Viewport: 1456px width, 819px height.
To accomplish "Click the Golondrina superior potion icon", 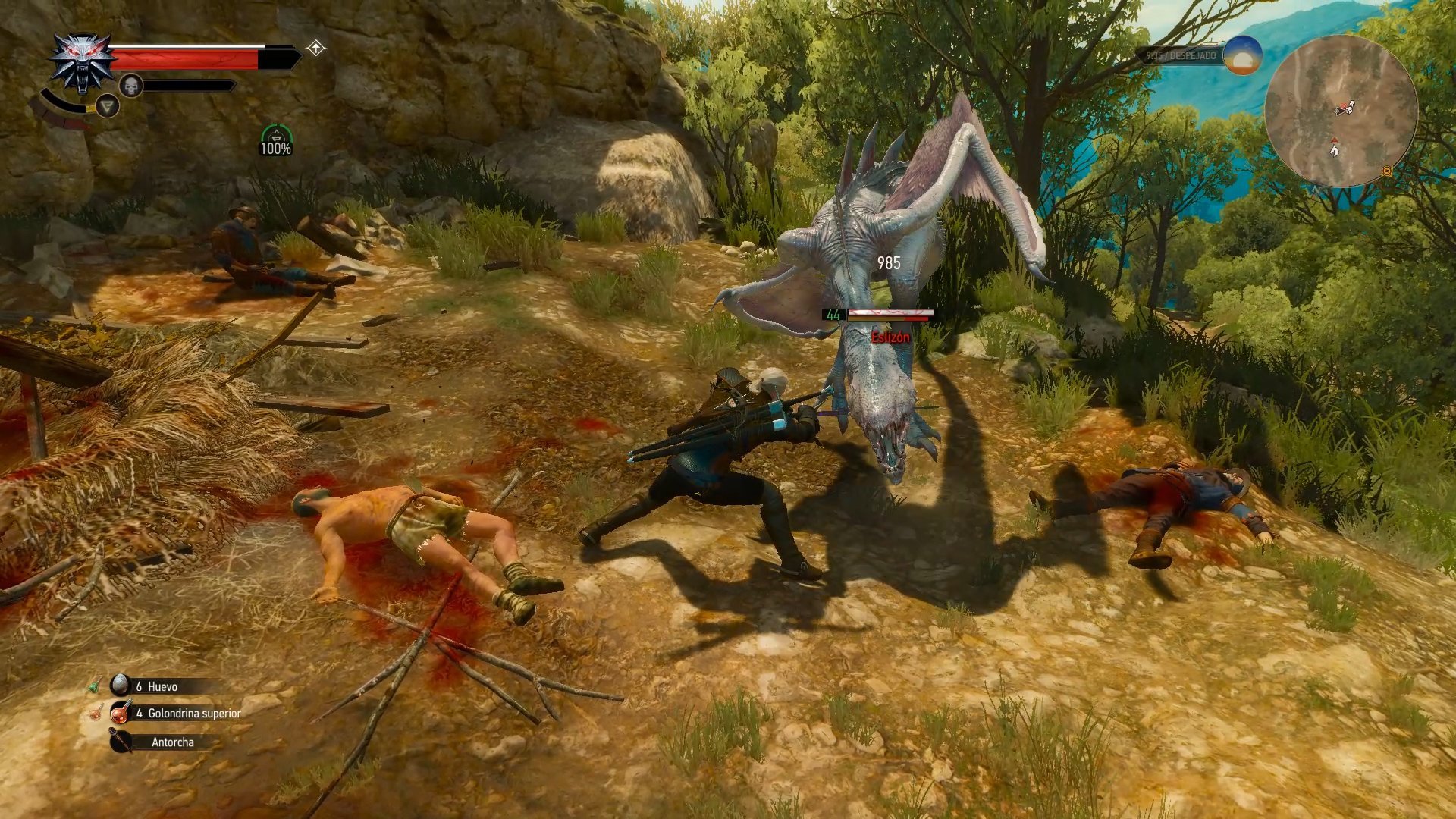I will tap(121, 713).
